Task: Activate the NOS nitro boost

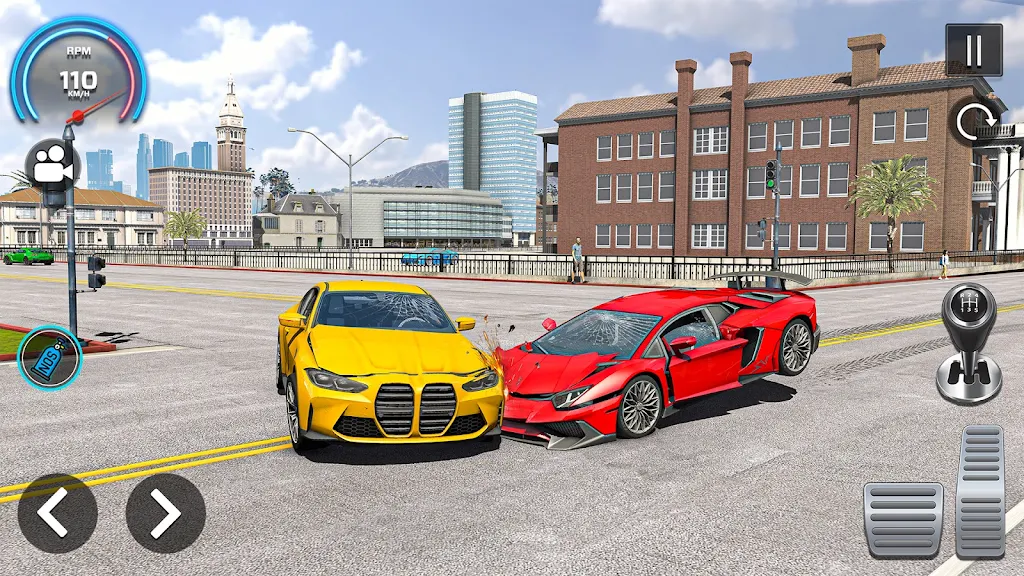Action: [50, 358]
